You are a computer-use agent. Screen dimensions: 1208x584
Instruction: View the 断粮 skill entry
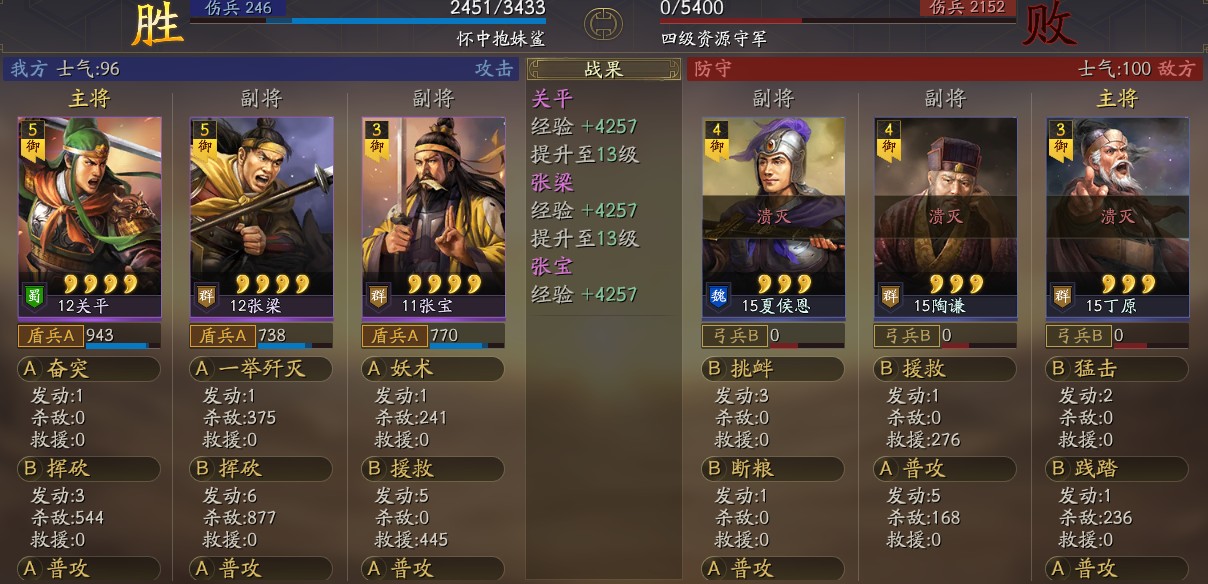click(773, 469)
